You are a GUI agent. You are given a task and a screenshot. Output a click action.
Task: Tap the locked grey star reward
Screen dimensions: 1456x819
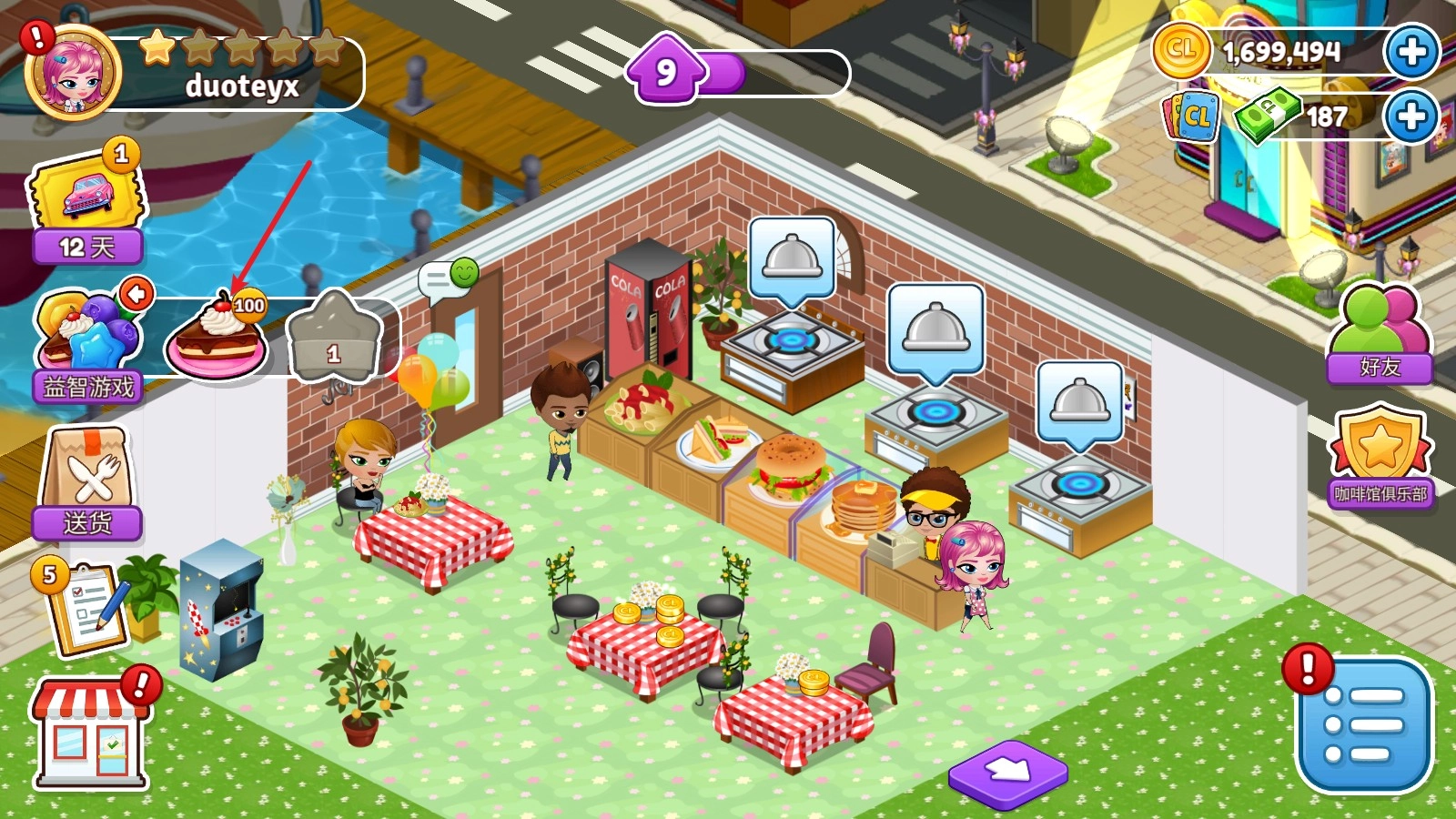333,337
